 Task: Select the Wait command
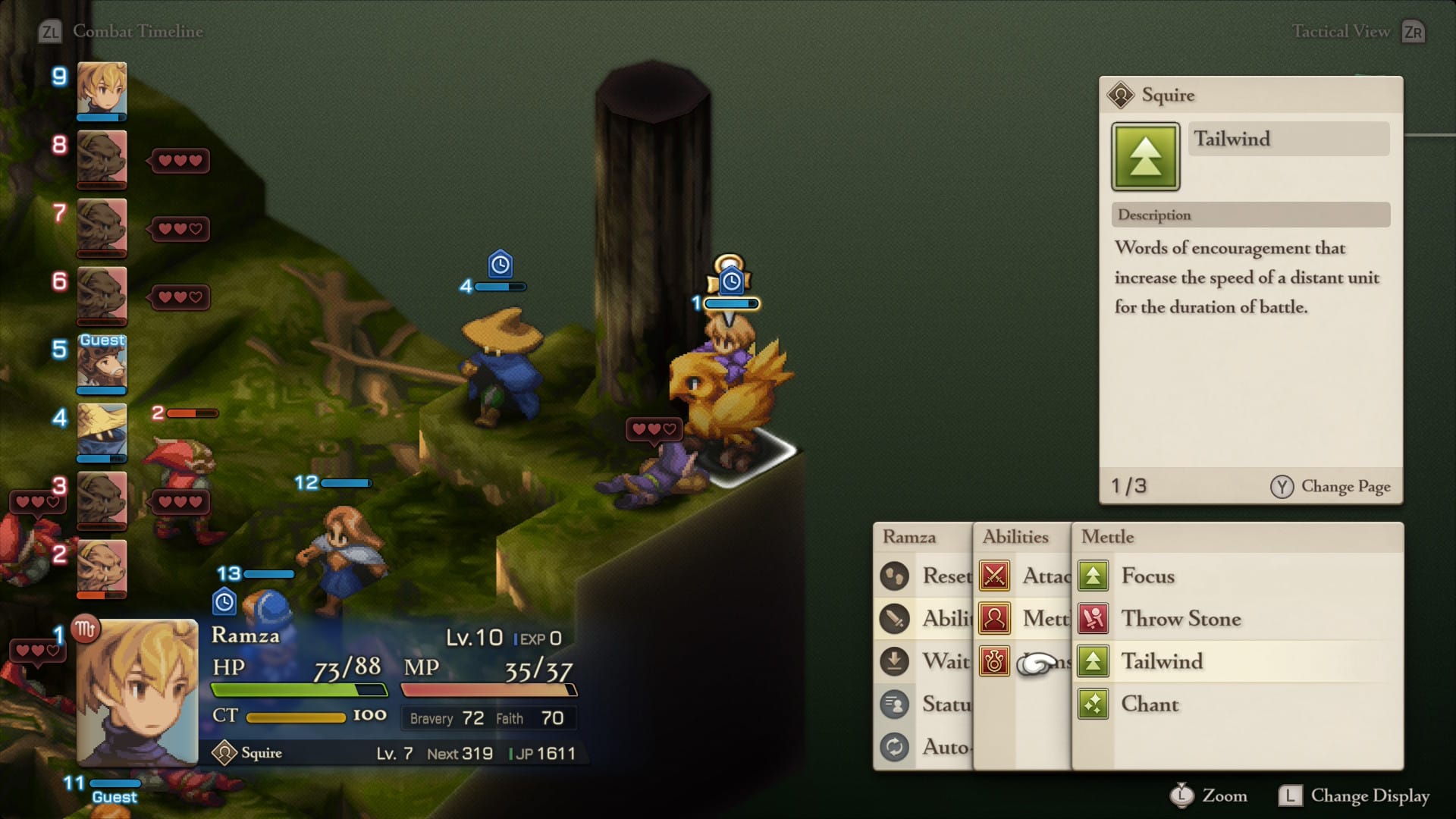tap(927, 661)
